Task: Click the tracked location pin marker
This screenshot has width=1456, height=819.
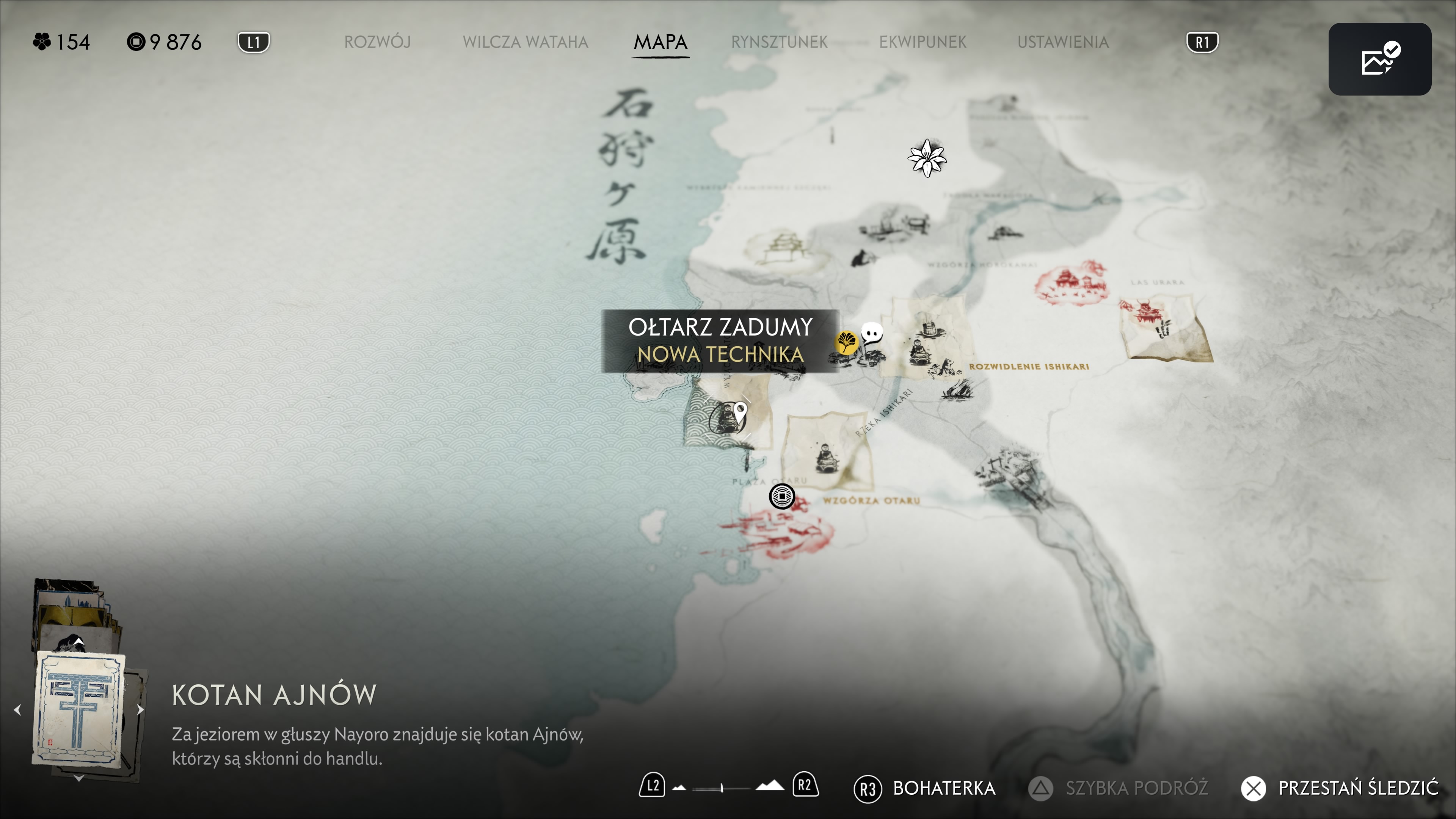Action: [x=740, y=412]
